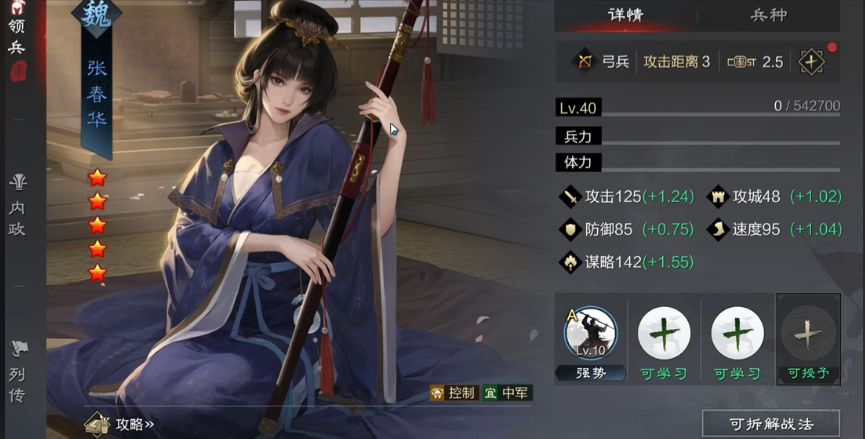Open the 兵种 troop type tab

click(x=772, y=15)
